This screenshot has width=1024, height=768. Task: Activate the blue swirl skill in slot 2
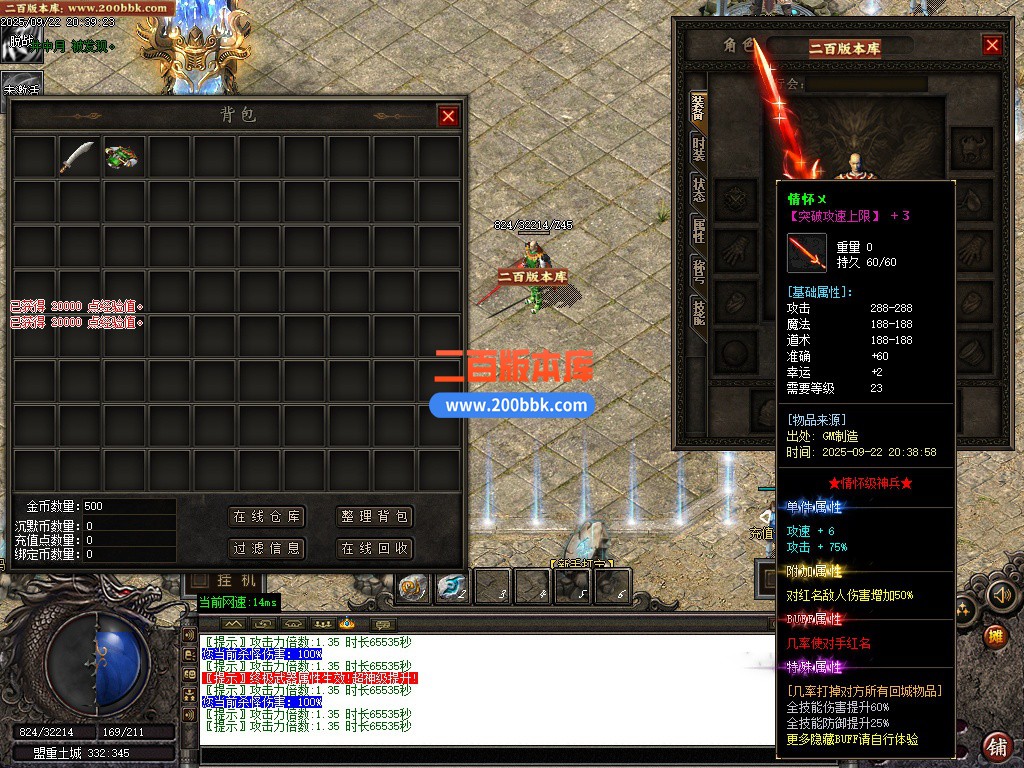click(x=452, y=587)
